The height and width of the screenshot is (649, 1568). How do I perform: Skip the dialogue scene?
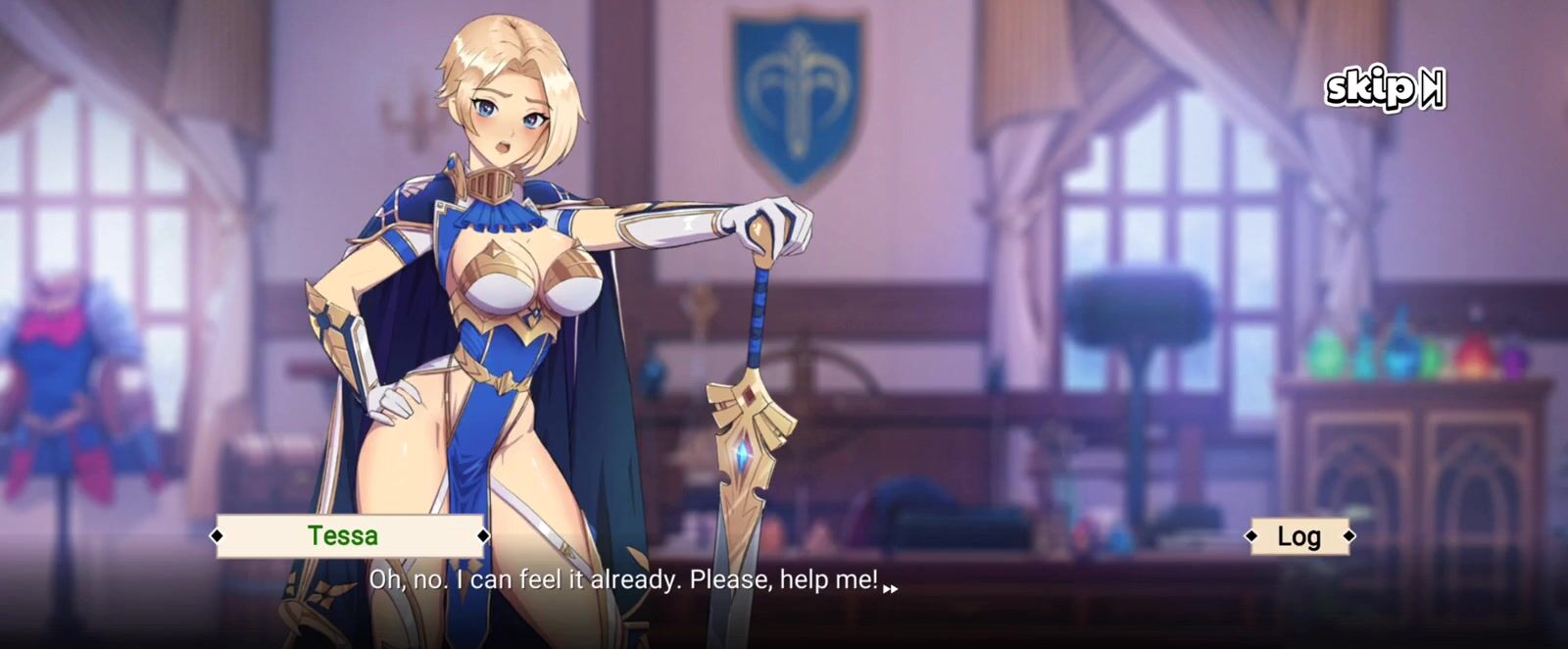(x=1384, y=89)
